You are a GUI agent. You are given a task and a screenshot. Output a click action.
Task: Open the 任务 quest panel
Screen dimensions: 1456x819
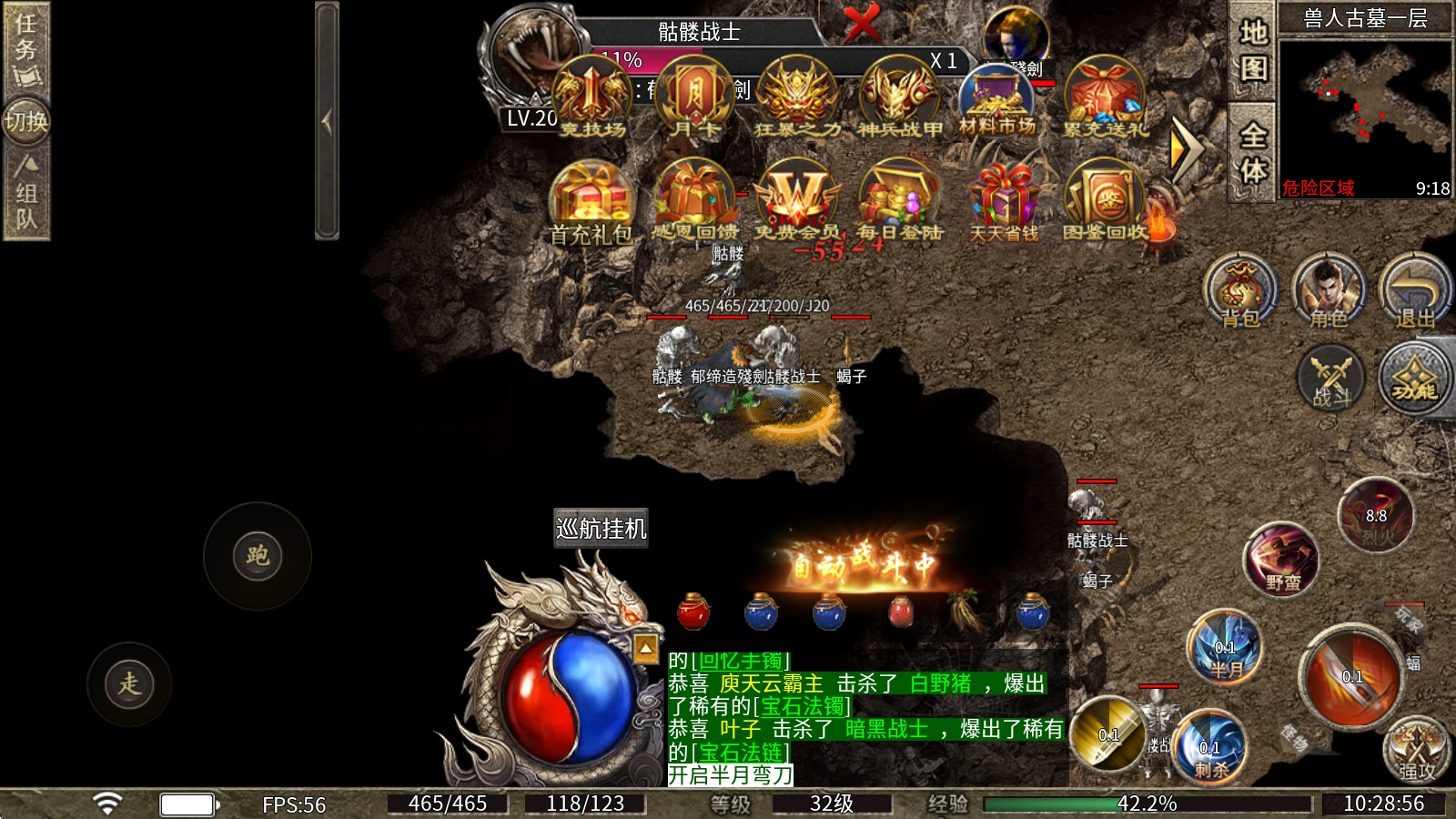point(25,45)
